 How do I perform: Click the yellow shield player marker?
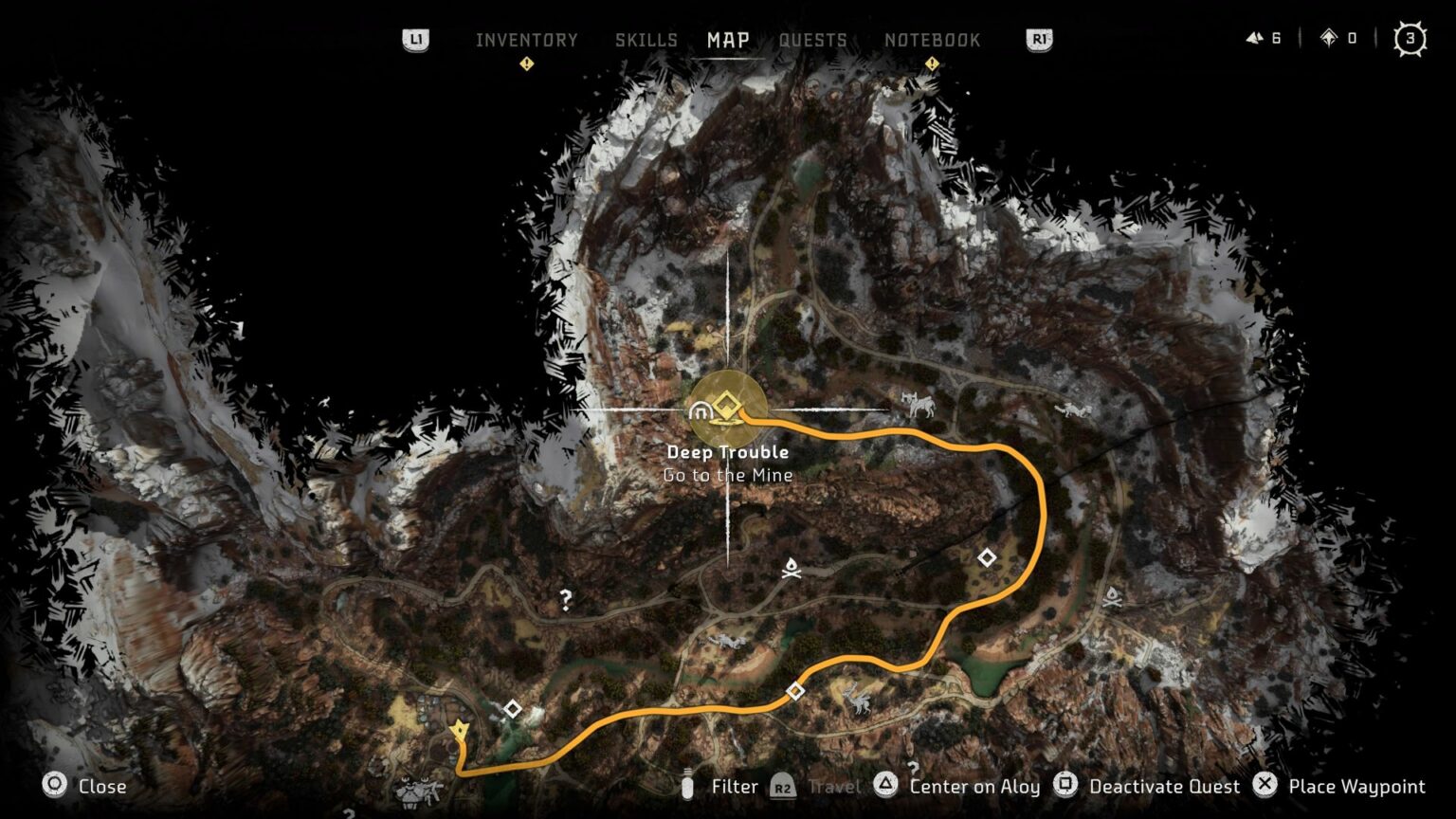460,727
